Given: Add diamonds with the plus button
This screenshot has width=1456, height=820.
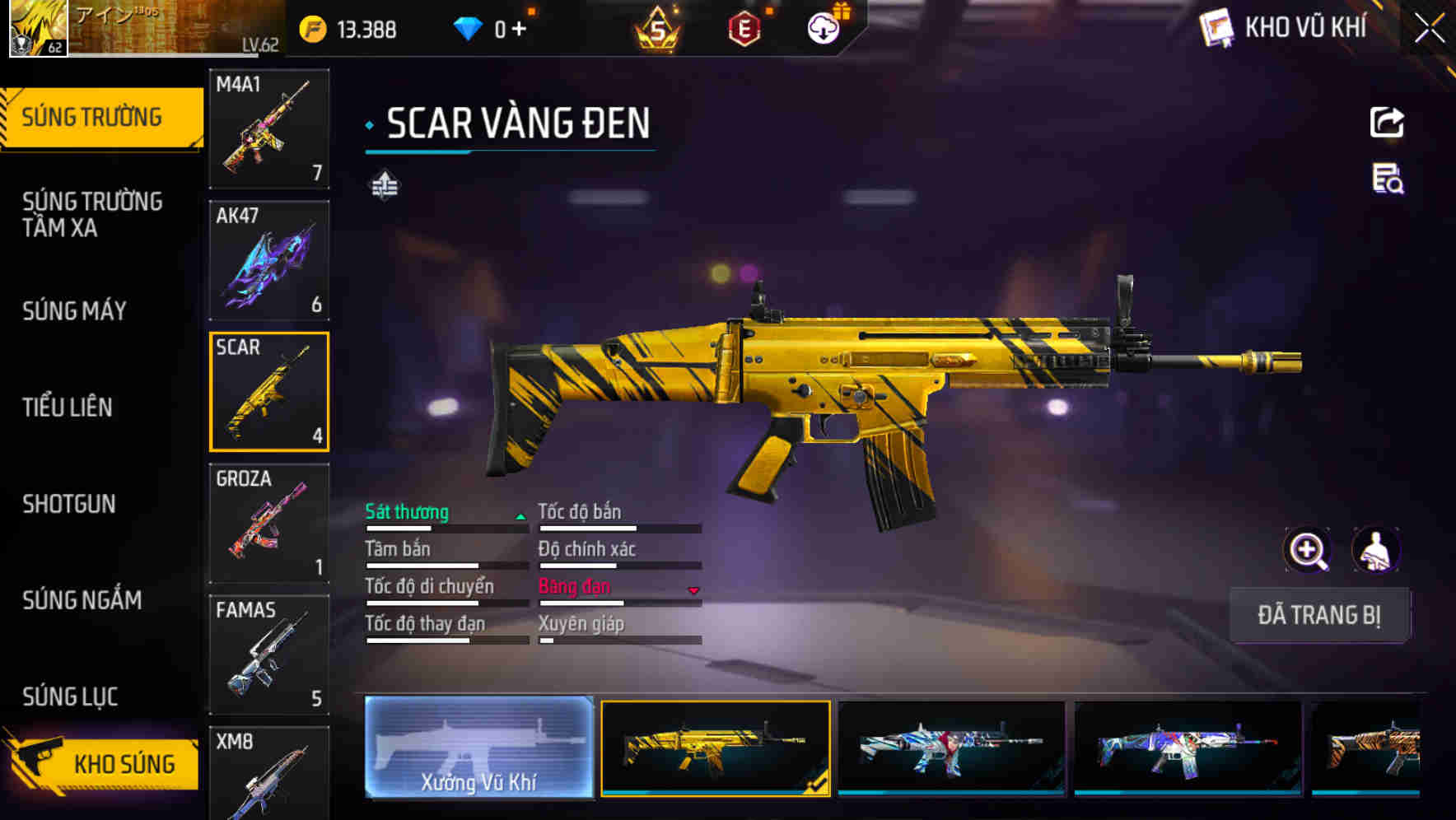Looking at the screenshot, I should click(x=519, y=30).
